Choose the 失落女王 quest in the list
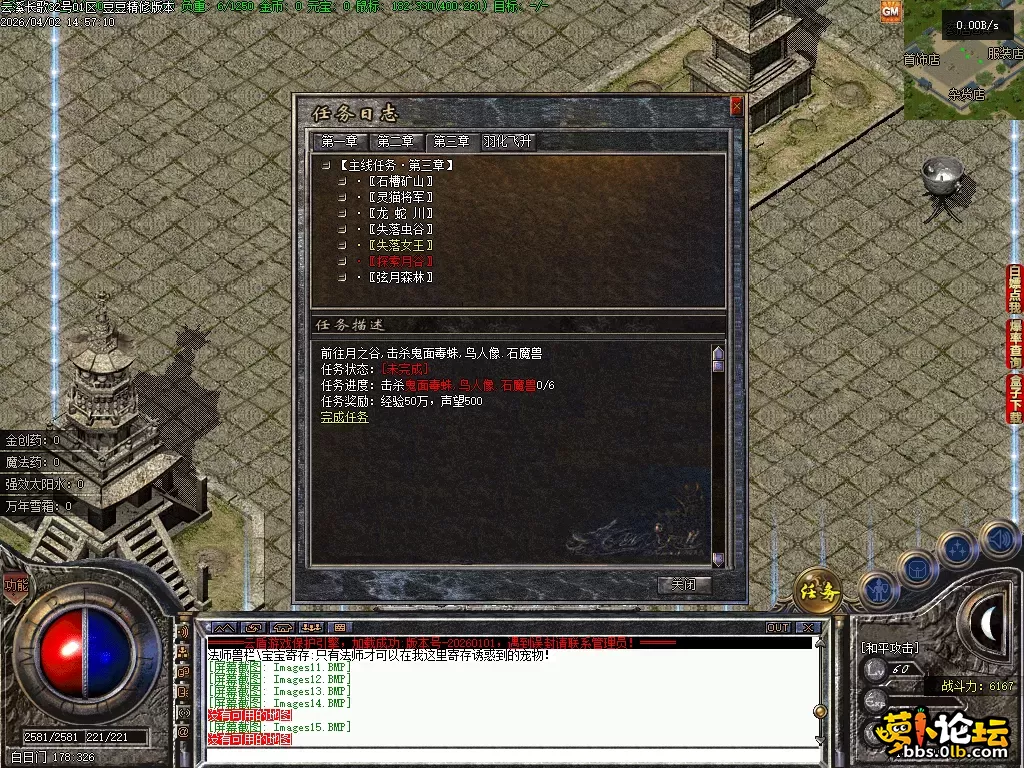The image size is (1024, 768). pyautogui.click(x=401, y=245)
